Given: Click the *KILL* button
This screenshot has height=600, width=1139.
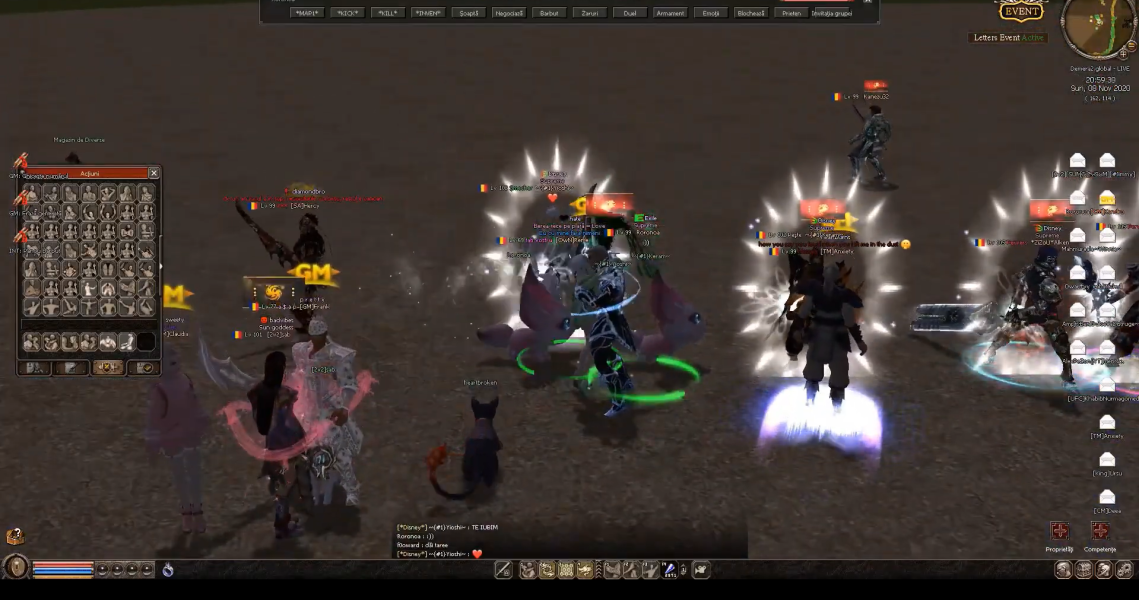Looking at the screenshot, I should 388,13.
